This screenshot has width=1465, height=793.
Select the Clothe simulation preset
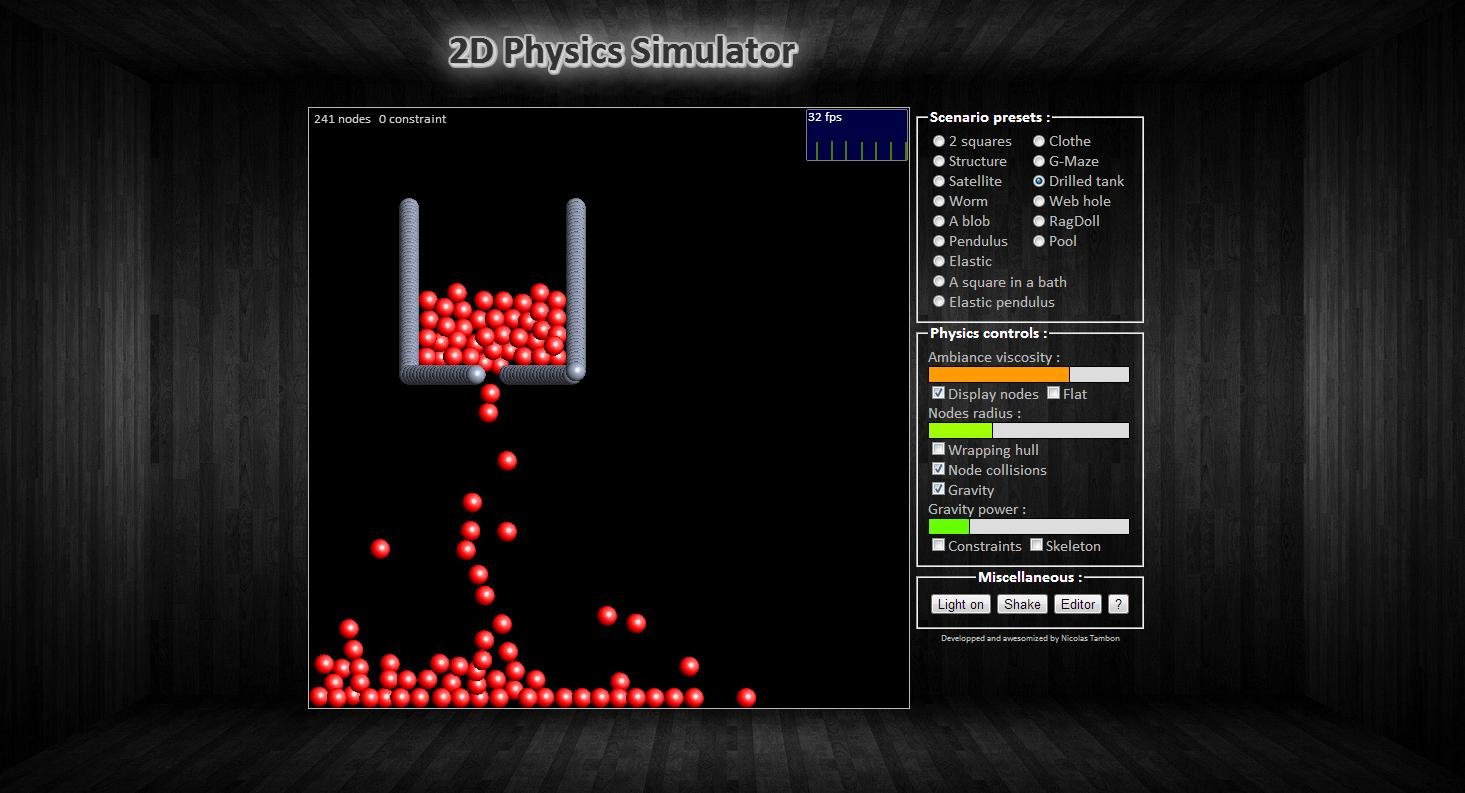pos(1040,141)
